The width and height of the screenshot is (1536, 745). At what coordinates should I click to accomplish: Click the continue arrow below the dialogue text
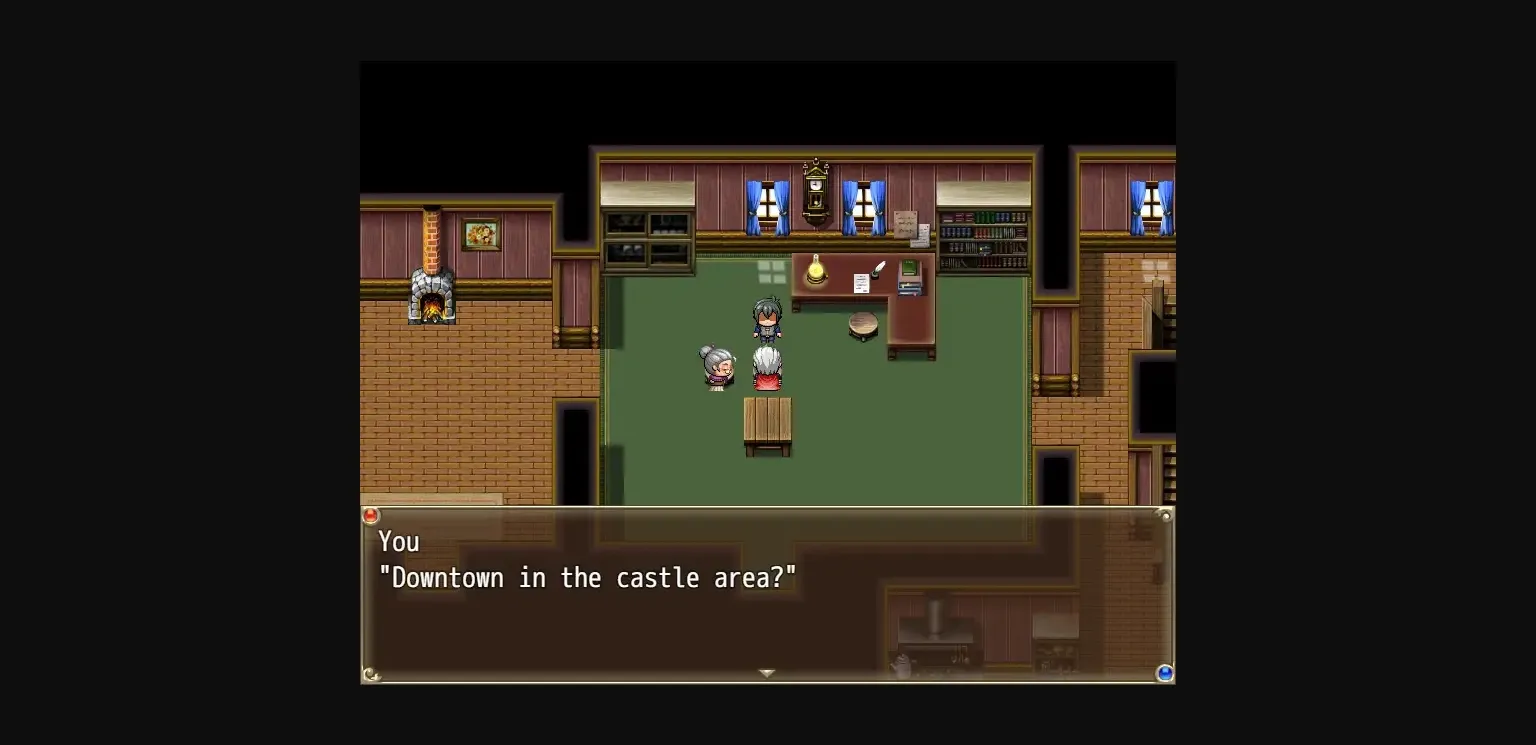point(767,673)
